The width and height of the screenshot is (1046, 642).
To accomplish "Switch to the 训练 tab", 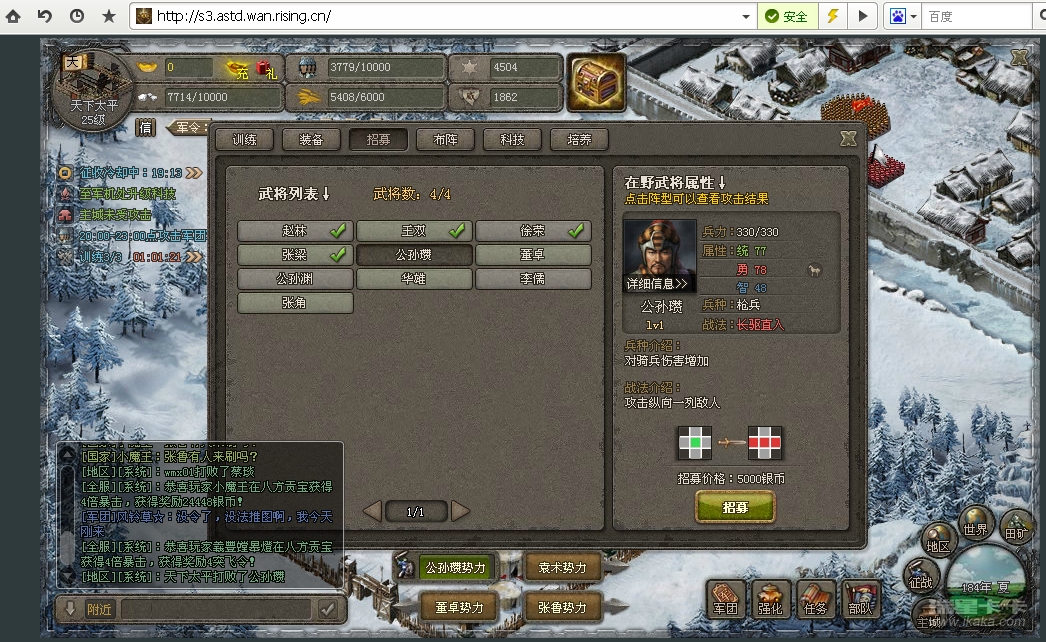I will coord(243,140).
